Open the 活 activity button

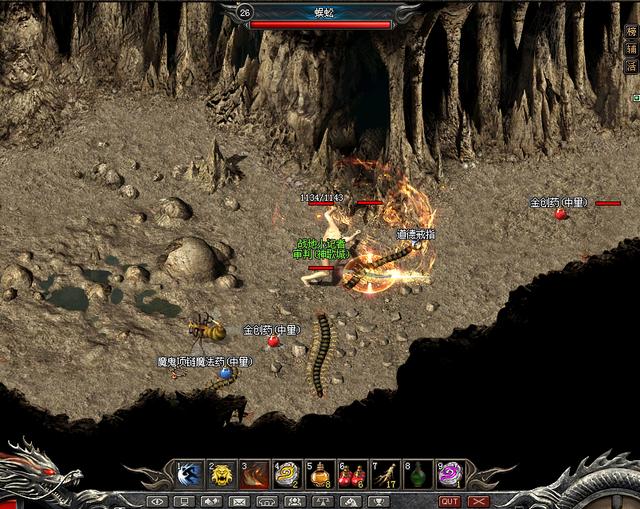pyautogui.click(x=631, y=65)
